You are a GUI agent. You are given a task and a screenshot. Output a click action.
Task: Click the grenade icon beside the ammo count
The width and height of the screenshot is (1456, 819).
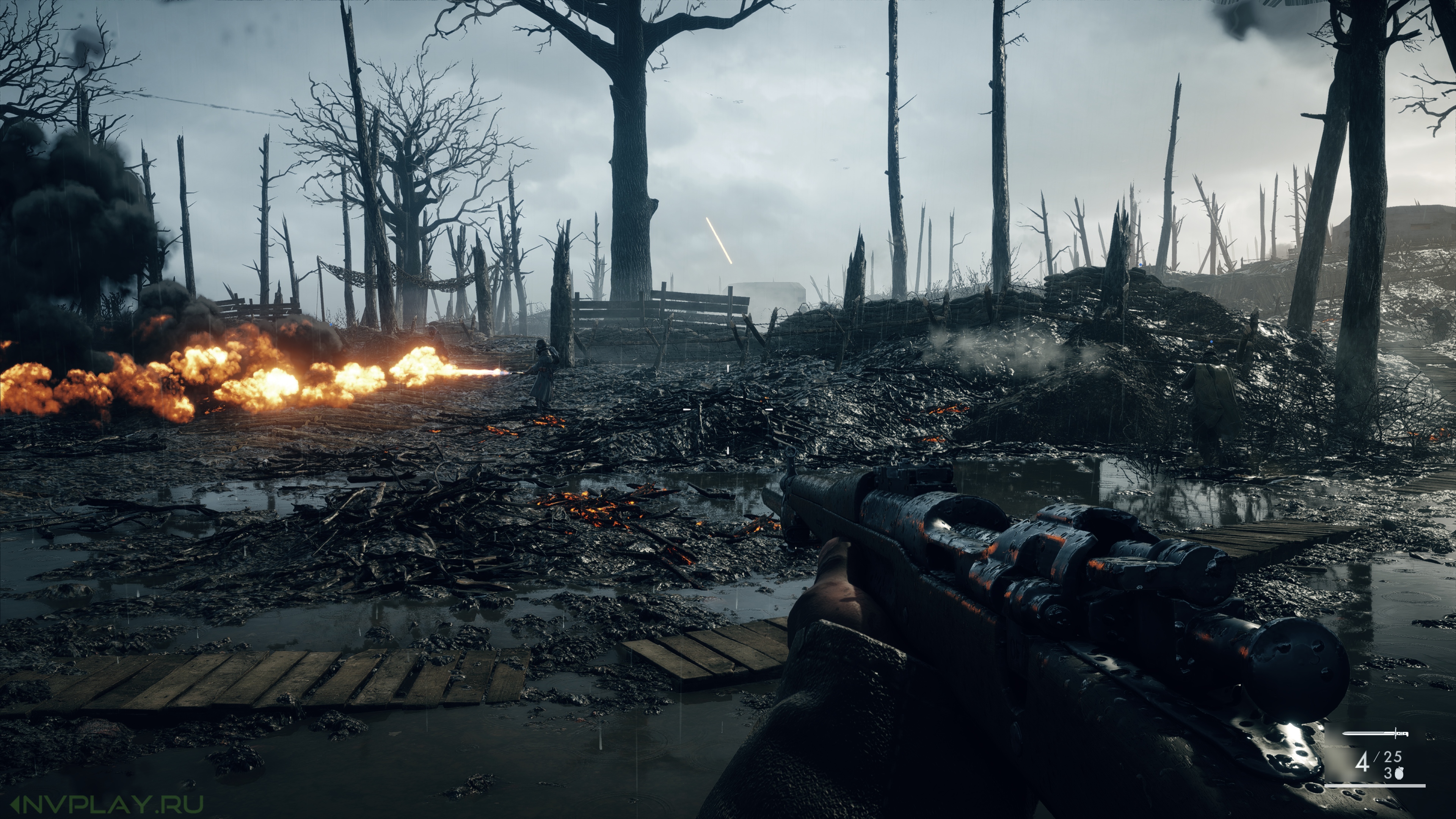1398,773
